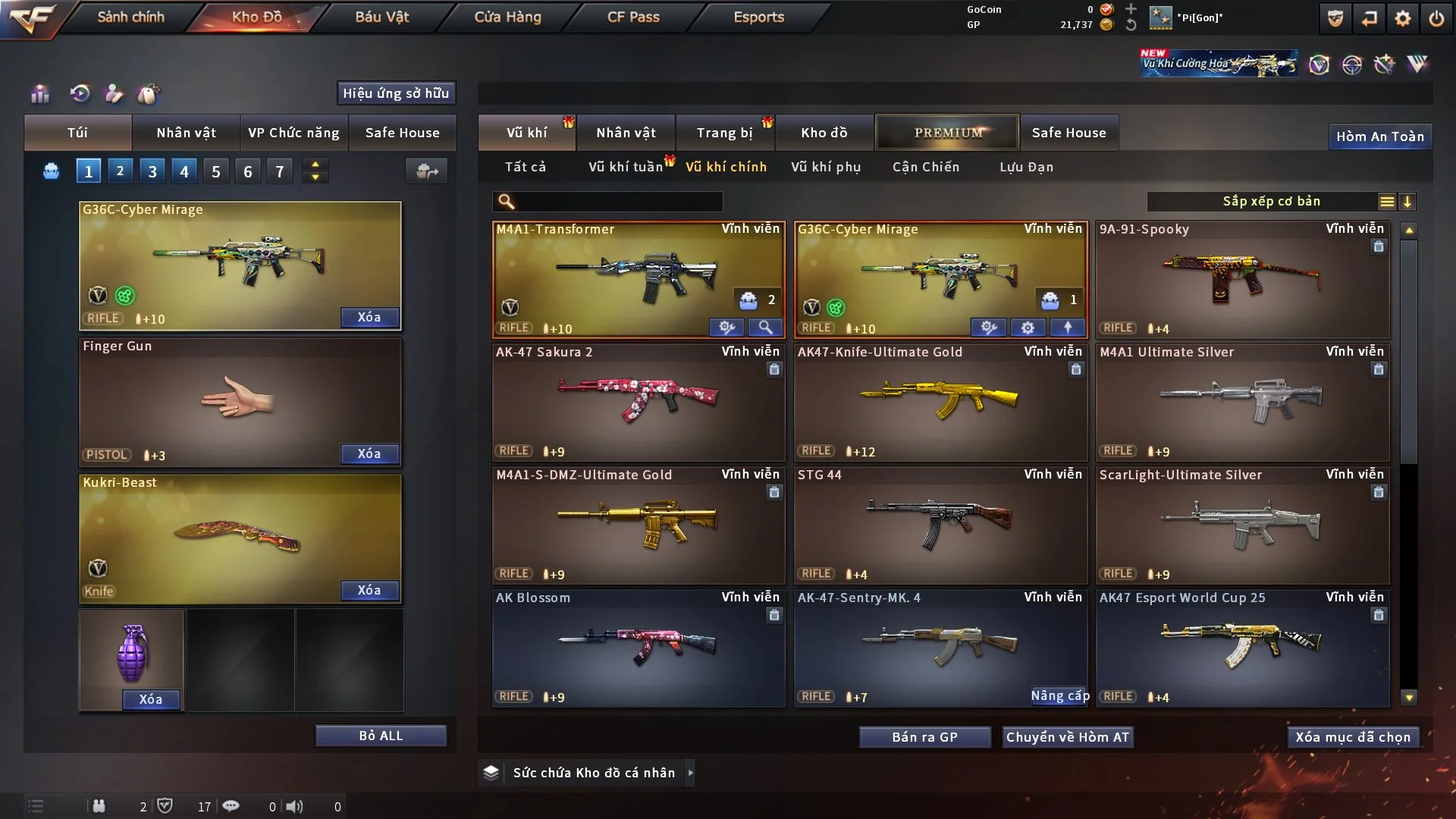
Task: Select the Vũ khí phụ filter
Action: [x=826, y=167]
